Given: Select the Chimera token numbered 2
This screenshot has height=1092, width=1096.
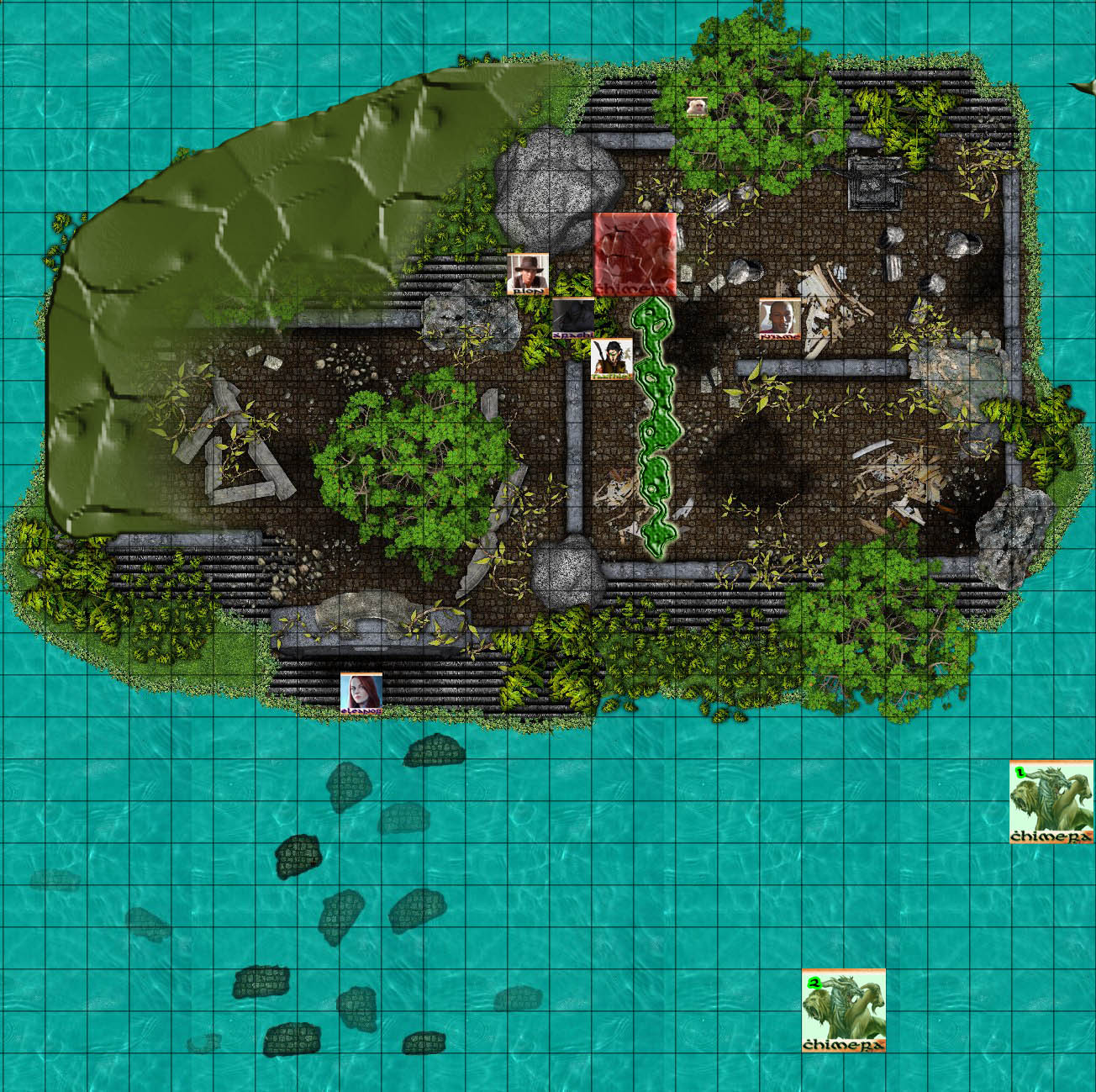Looking at the screenshot, I should pyautogui.click(x=843, y=1010).
